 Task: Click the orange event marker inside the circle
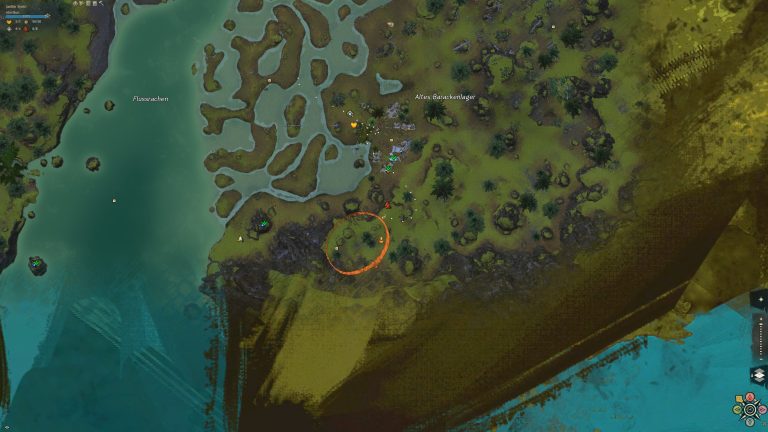381,240
